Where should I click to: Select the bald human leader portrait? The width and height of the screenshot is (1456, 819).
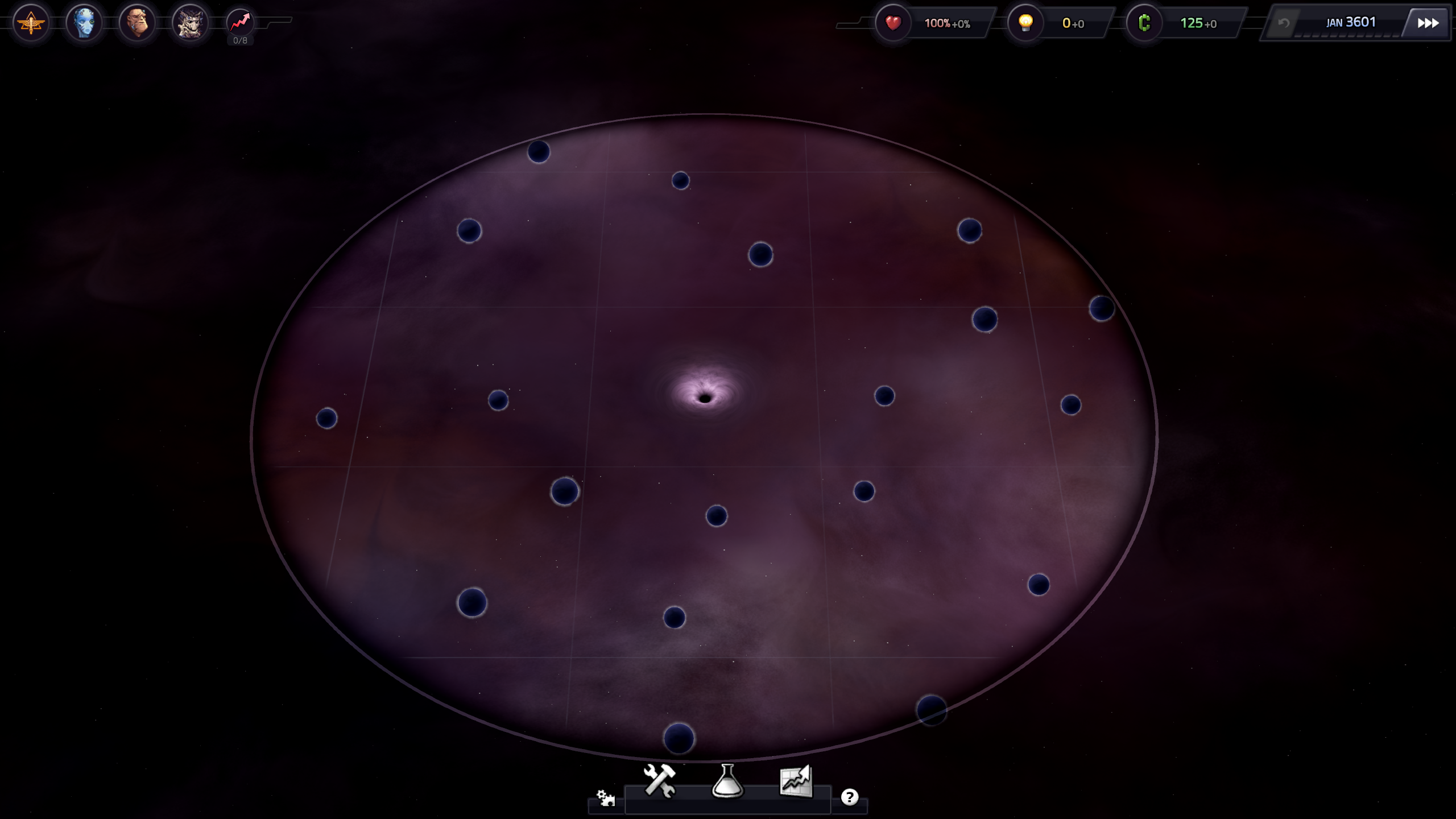pyautogui.click(x=137, y=23)
